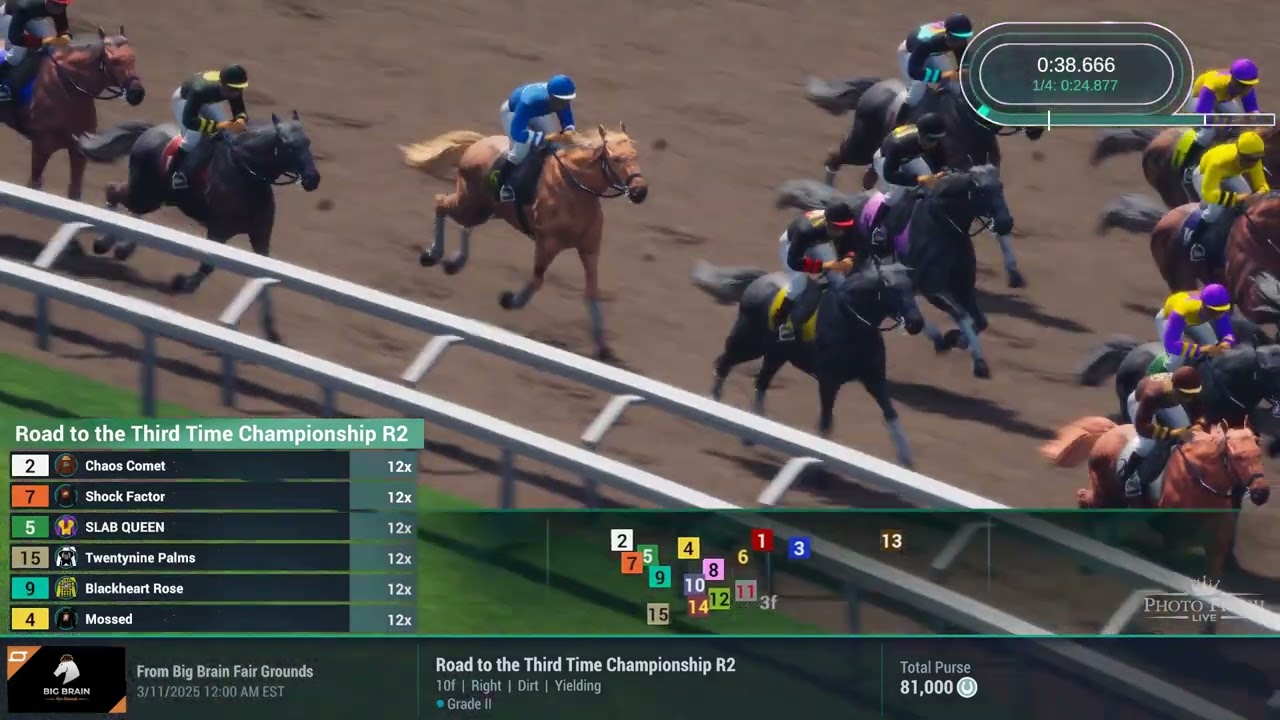Select horse 1 marker on the track map
Image resolution: width=1280 pixels, height=720 pixels.
[x=761, y=542]
